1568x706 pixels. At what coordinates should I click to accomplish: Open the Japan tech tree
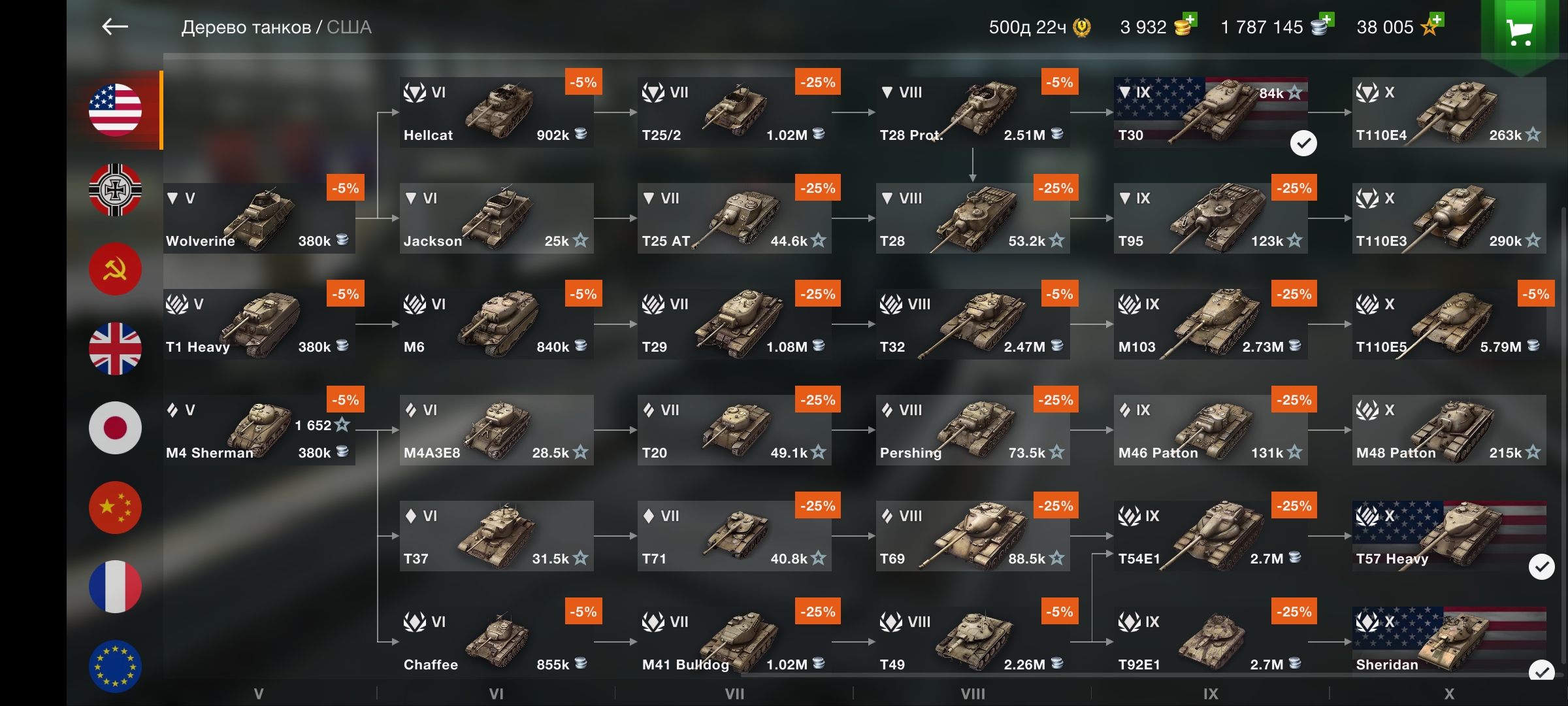click(x=114, y=428)
